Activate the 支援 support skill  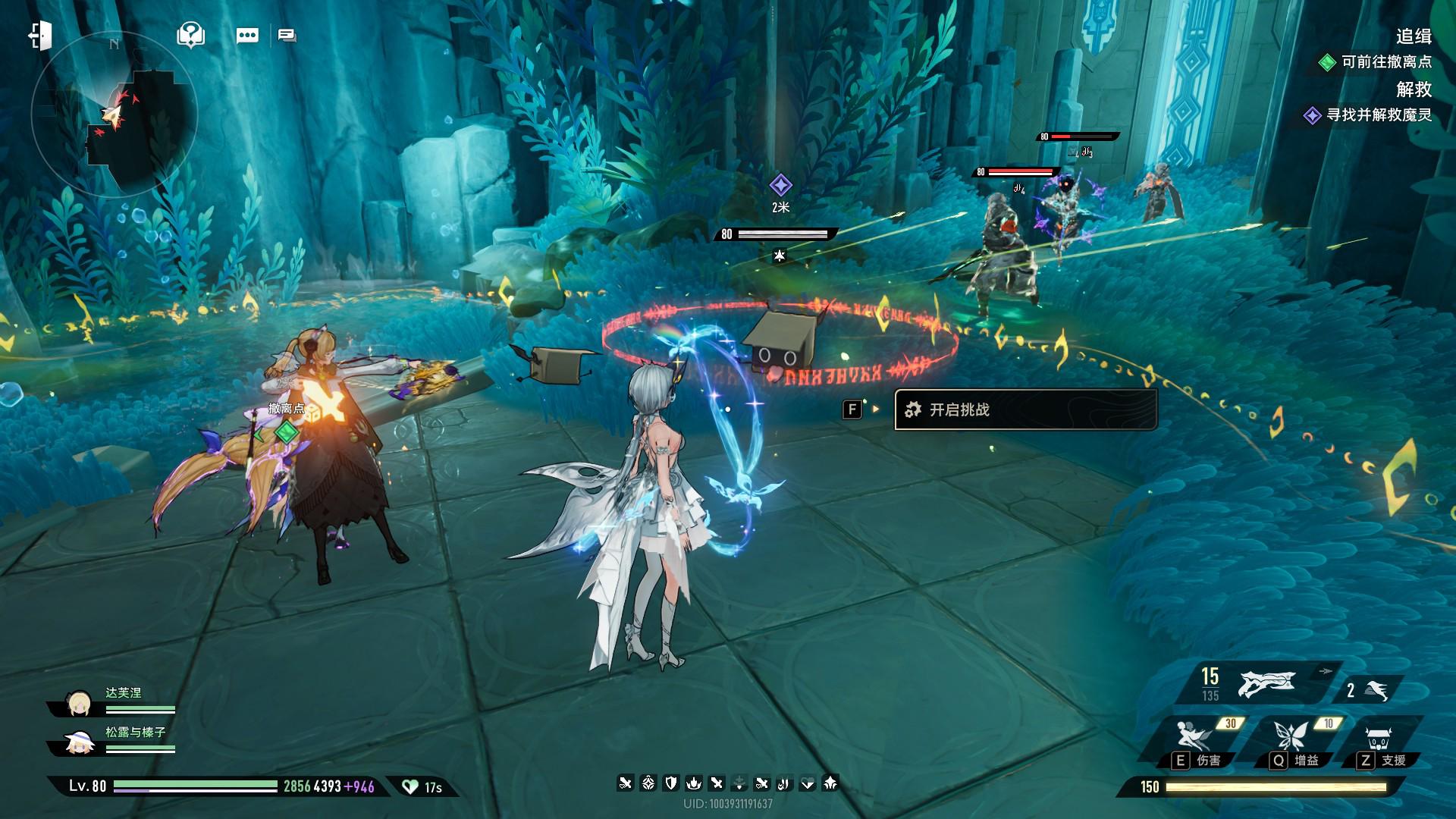(1379, 739)
